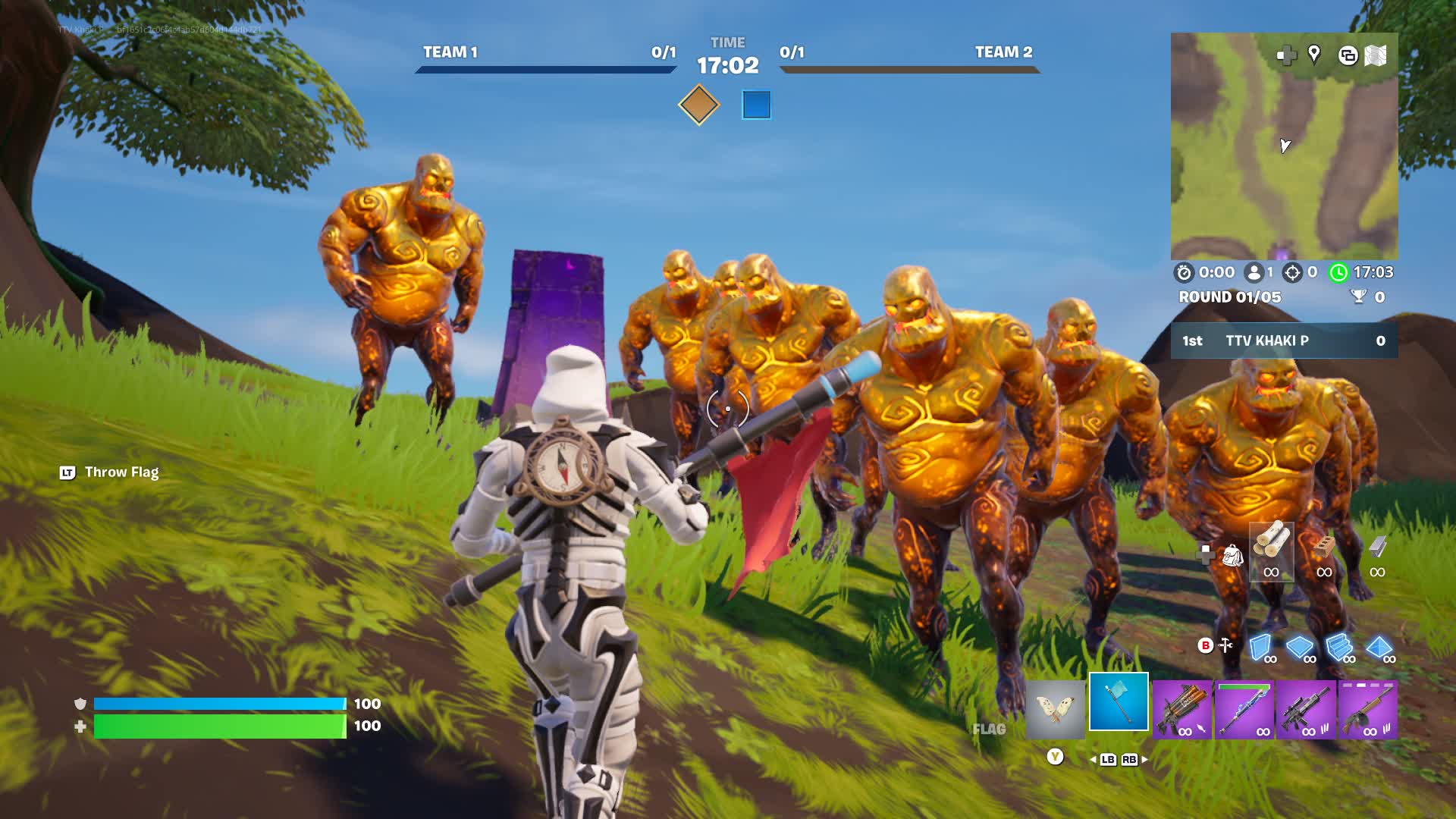Screen dimensions: 1456x819
Task: Equip the drum gun slot
Action: 1367,710
